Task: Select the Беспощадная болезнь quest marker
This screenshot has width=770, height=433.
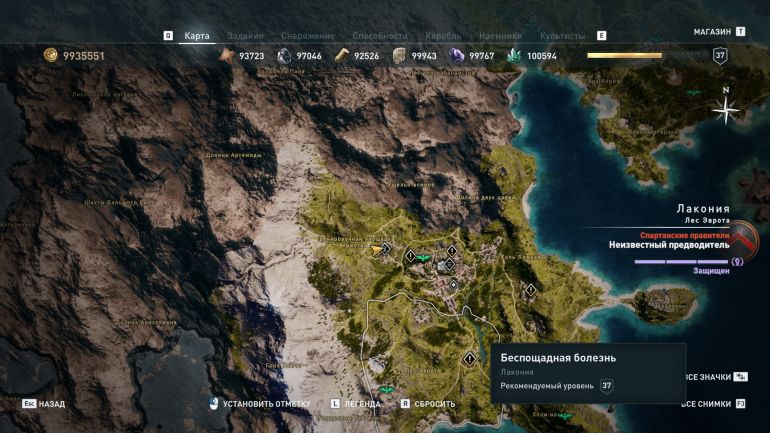Action: (469, 358)
